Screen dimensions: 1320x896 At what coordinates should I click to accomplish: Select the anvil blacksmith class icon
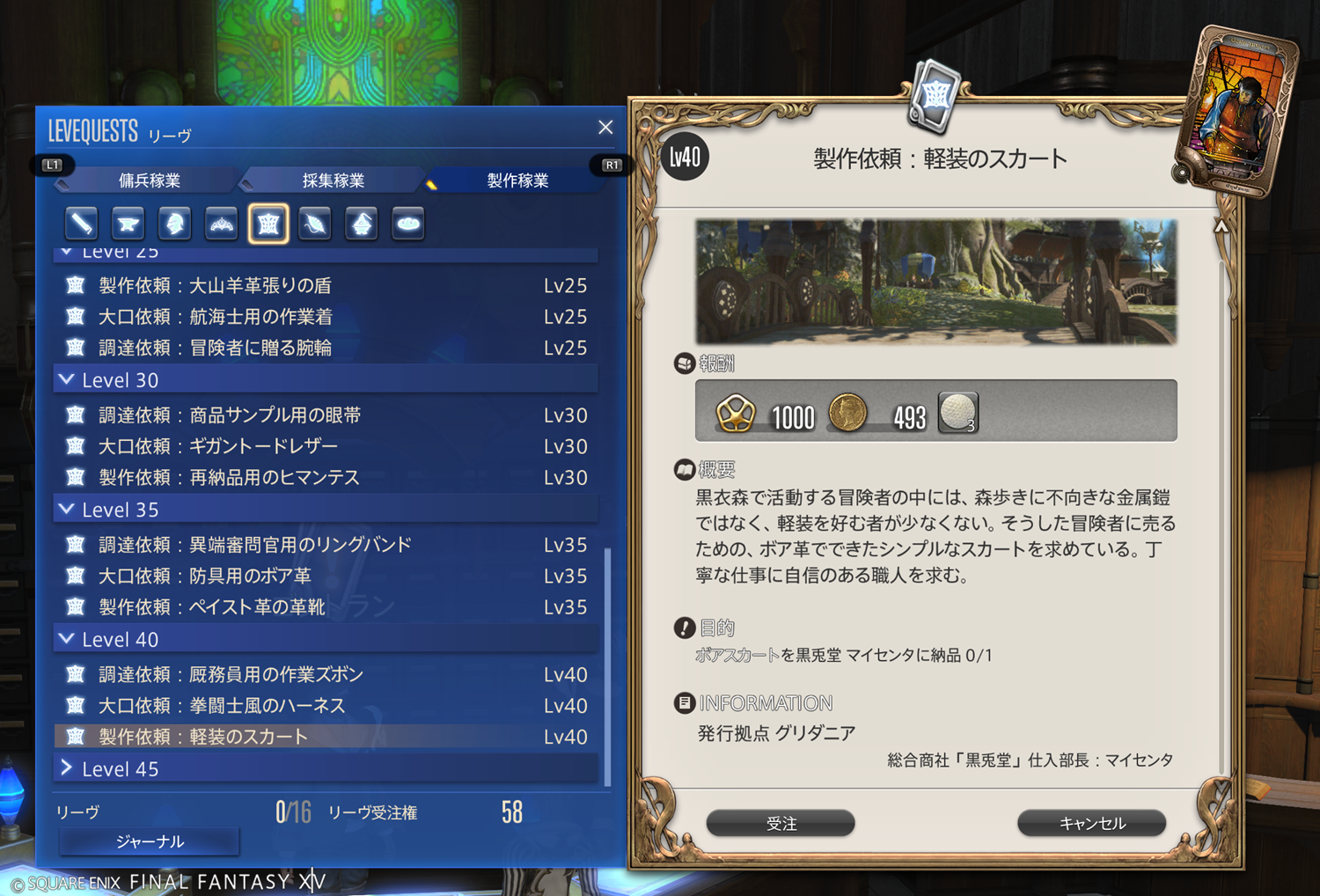coord(128,224)
